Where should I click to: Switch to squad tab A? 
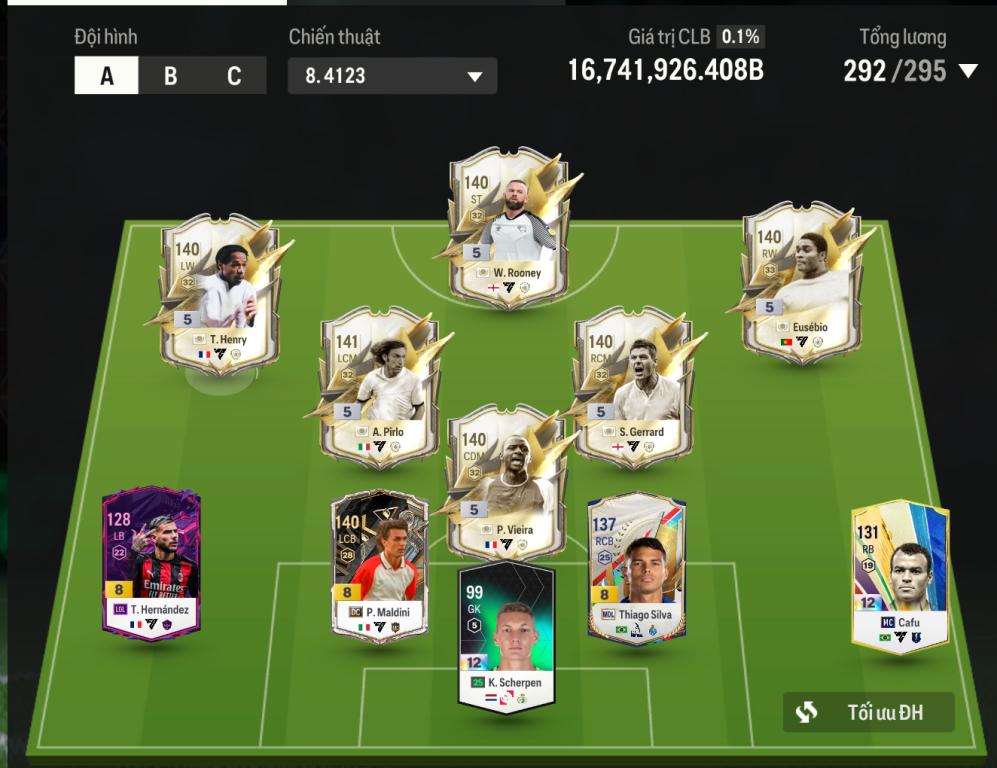click(x=106, y=77)
